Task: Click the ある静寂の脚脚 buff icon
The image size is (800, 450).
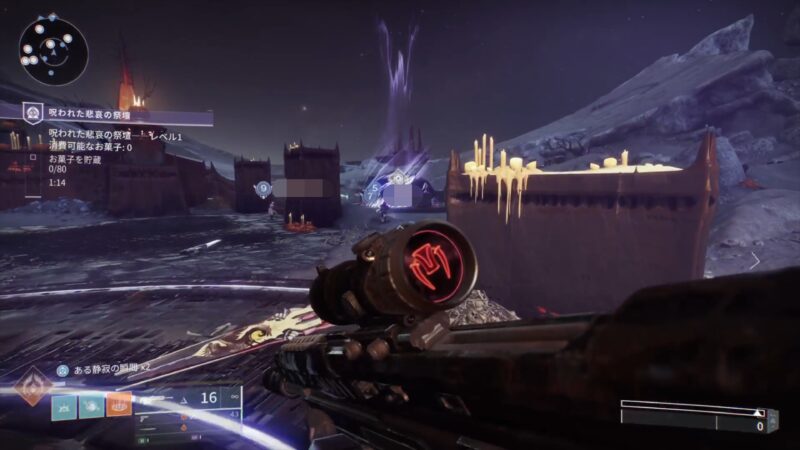Action: (x=62, y=369)
